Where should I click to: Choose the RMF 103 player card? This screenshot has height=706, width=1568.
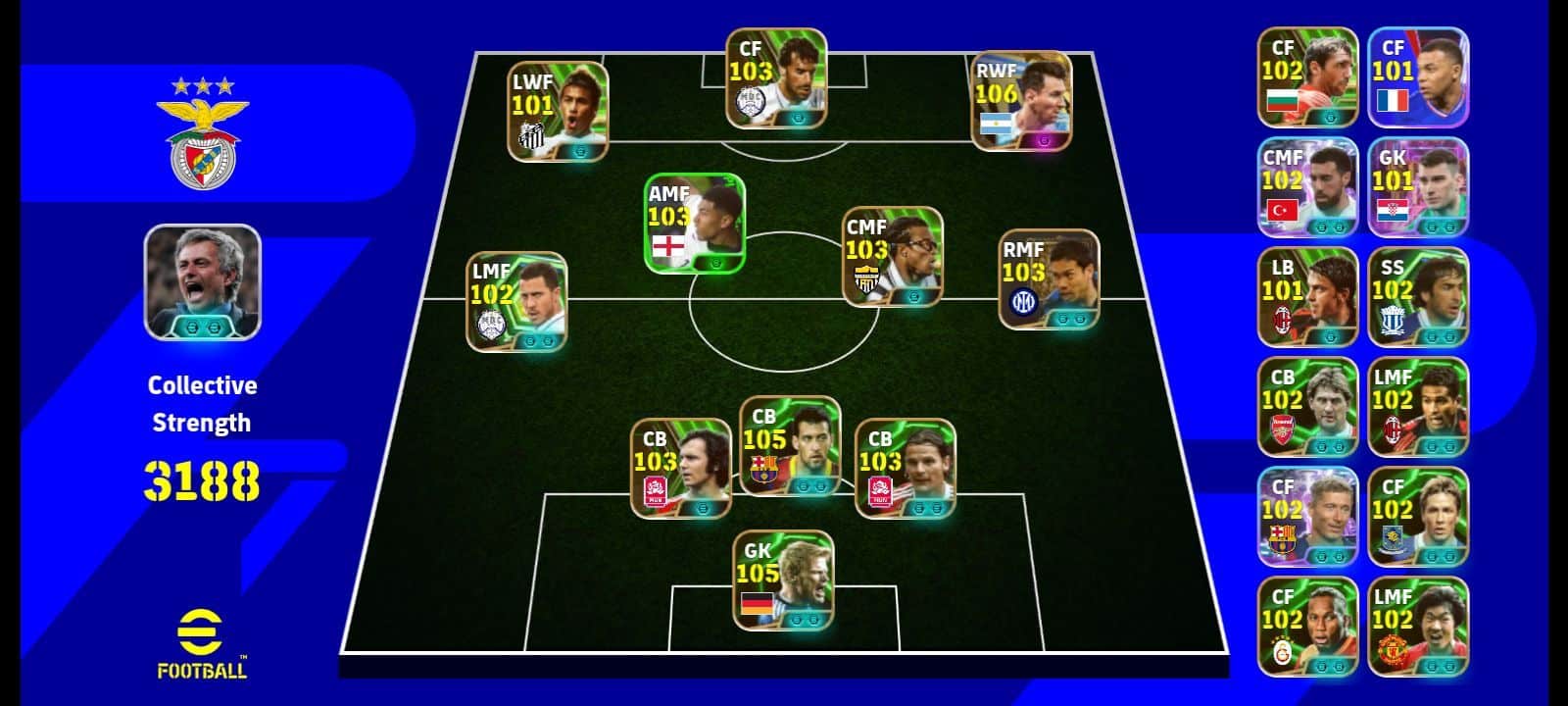(1049, 279)
